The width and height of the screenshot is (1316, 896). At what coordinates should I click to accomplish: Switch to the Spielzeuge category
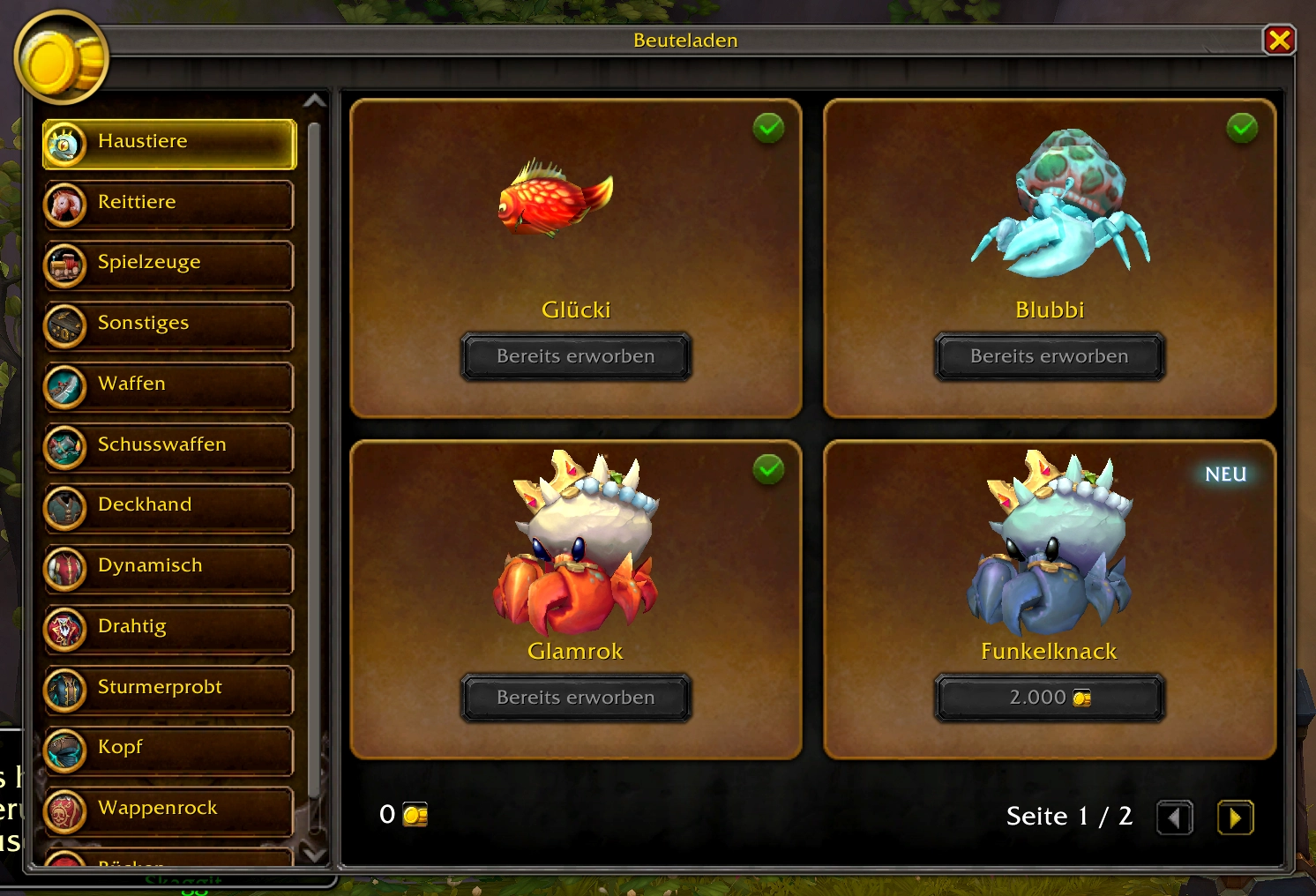(169, 265)
